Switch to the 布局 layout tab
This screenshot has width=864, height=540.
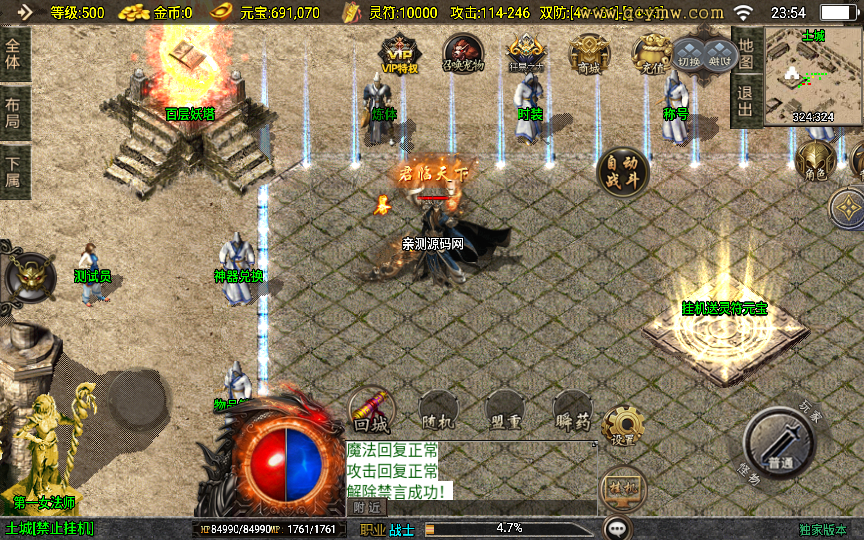point(13,112)
